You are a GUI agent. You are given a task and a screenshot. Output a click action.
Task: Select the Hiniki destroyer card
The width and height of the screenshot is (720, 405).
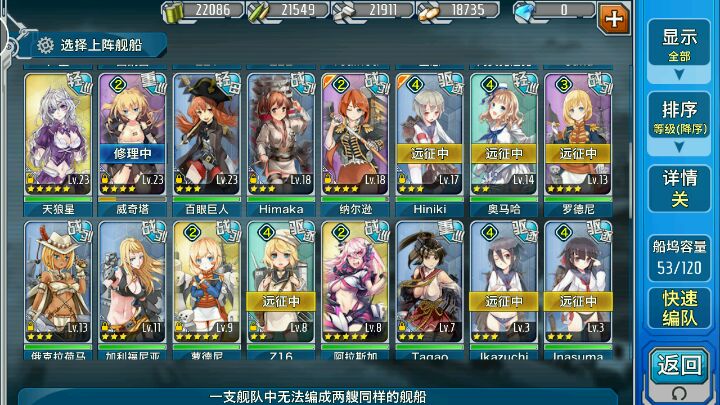[x=429, y=135]
